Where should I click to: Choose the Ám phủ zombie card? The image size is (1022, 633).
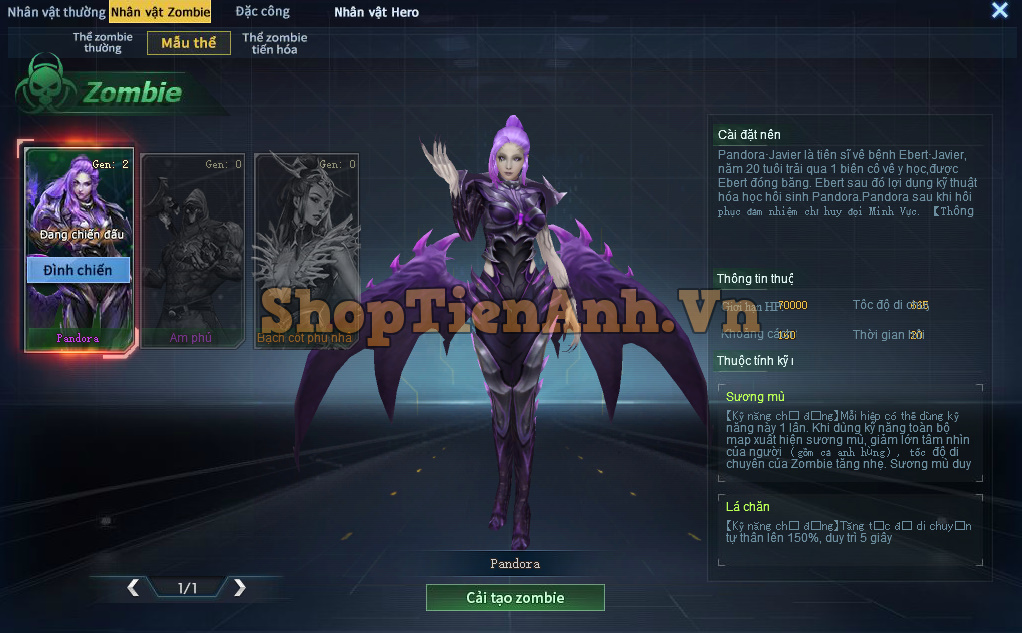click(x=192, y=250)
